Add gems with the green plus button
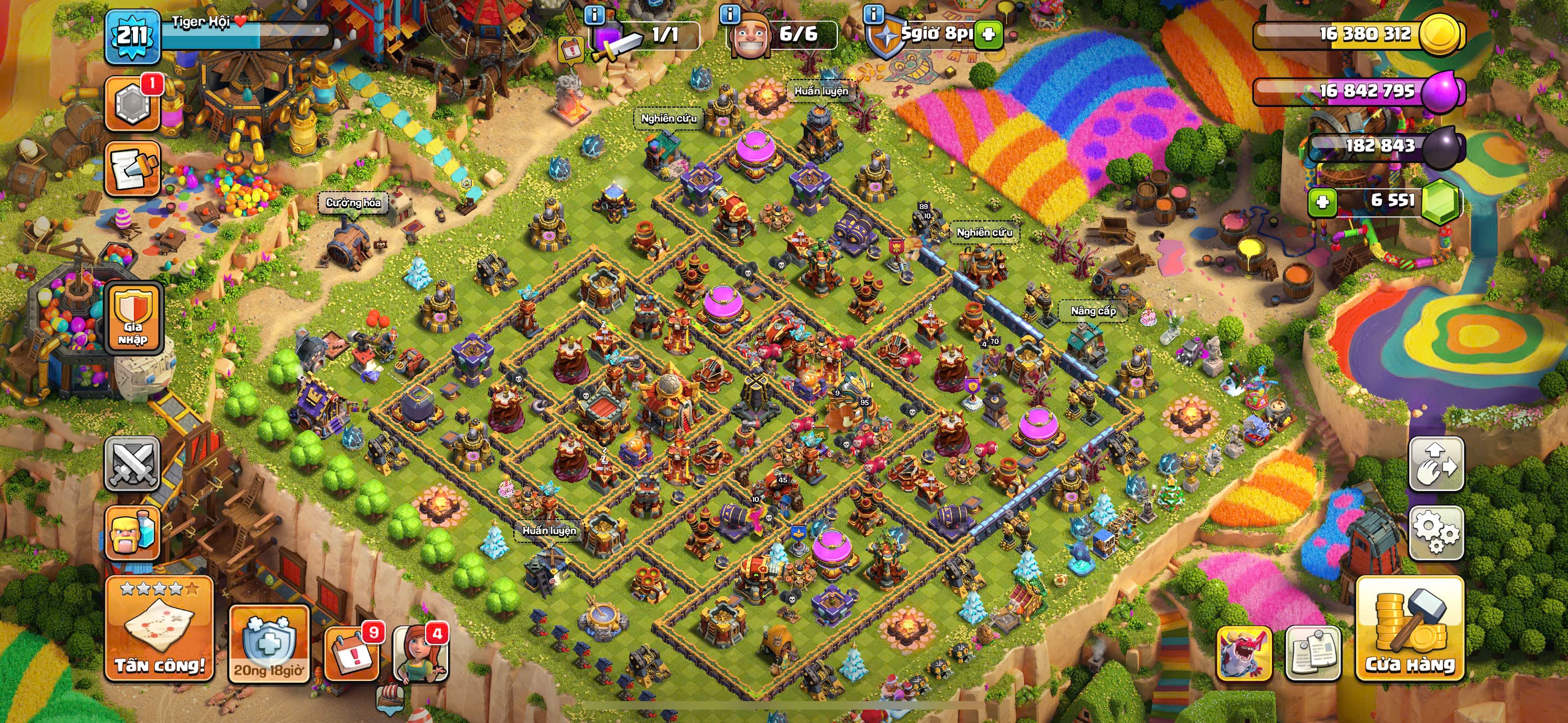The height and width of the screenshot is (723, 1568). pos(1322,201)
